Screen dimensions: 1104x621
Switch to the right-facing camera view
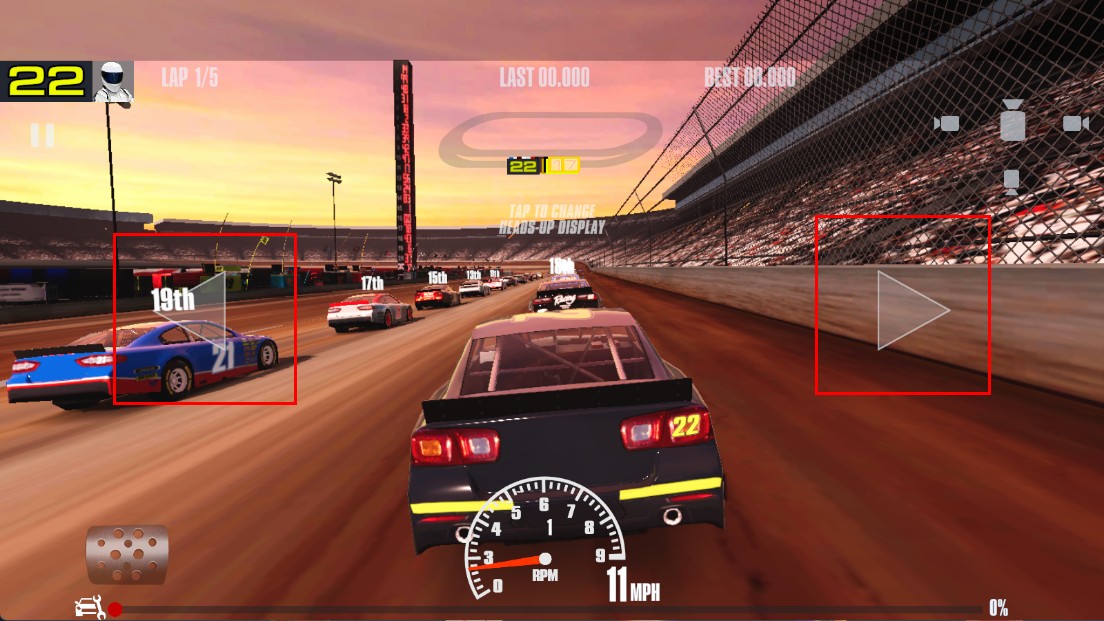pyautogui.click(x=1075, y=123)
